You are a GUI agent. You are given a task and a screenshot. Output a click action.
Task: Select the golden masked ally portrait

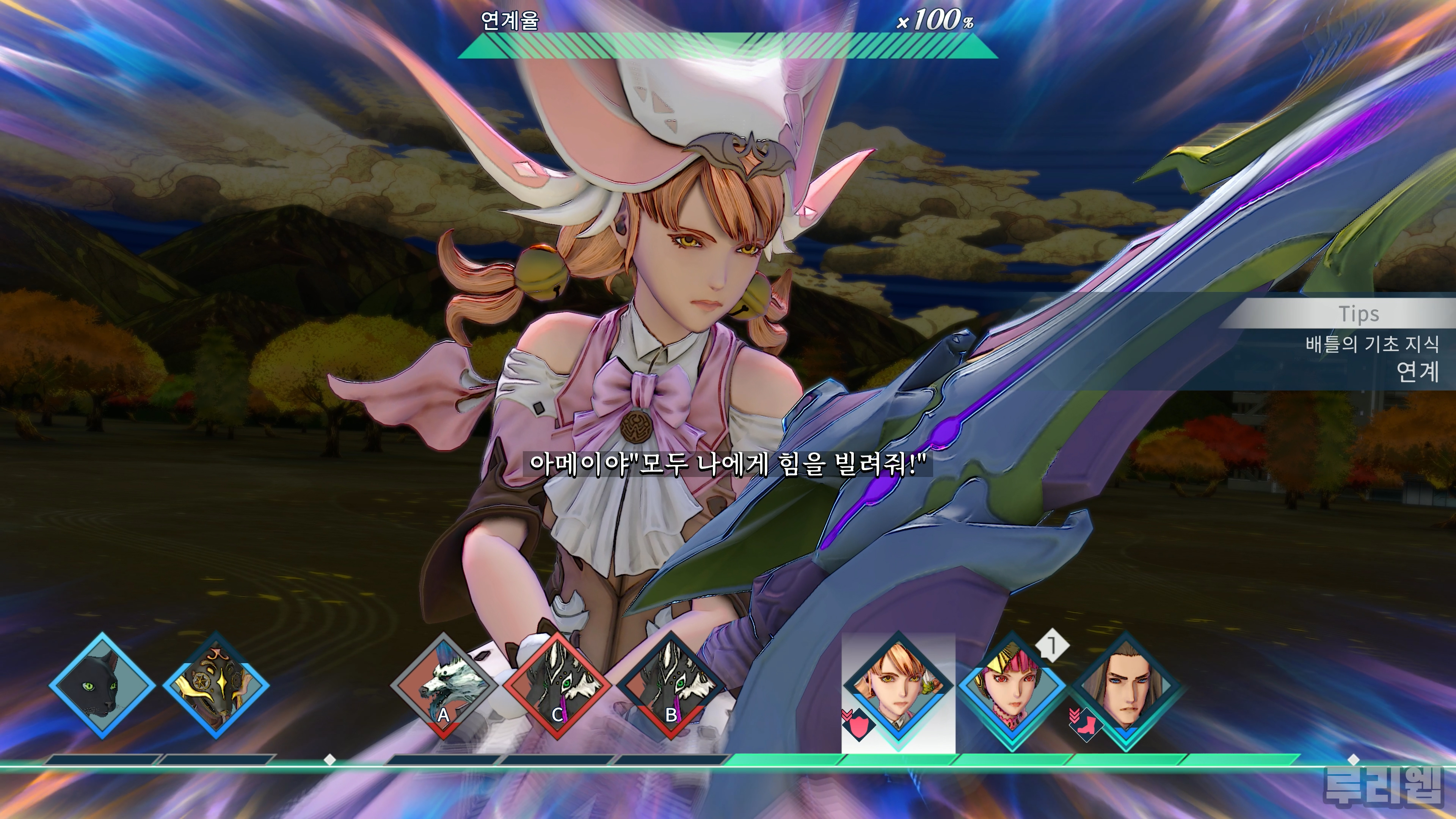pos(216,685)
